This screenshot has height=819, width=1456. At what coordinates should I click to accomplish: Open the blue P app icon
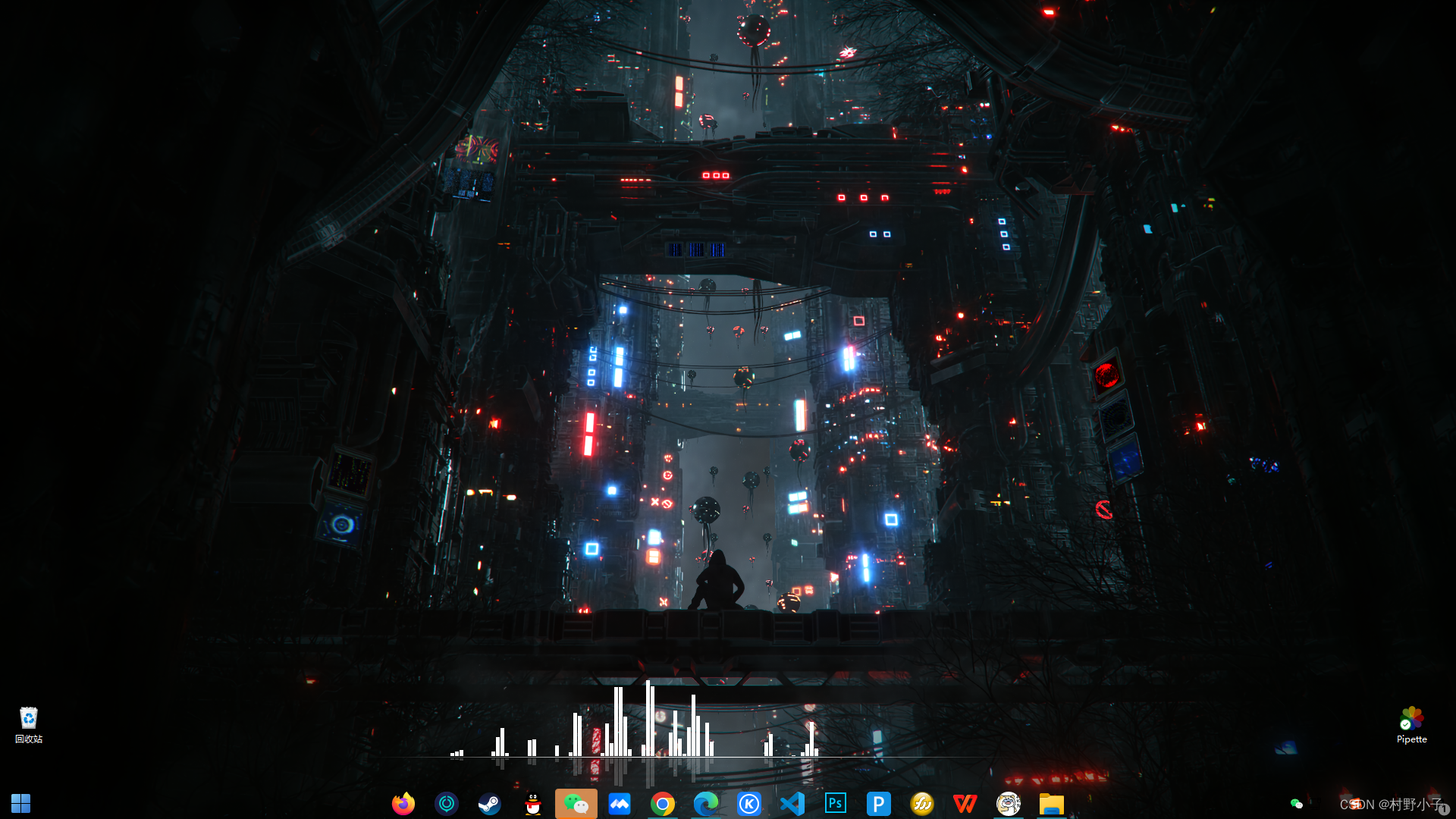coord(879,803)
